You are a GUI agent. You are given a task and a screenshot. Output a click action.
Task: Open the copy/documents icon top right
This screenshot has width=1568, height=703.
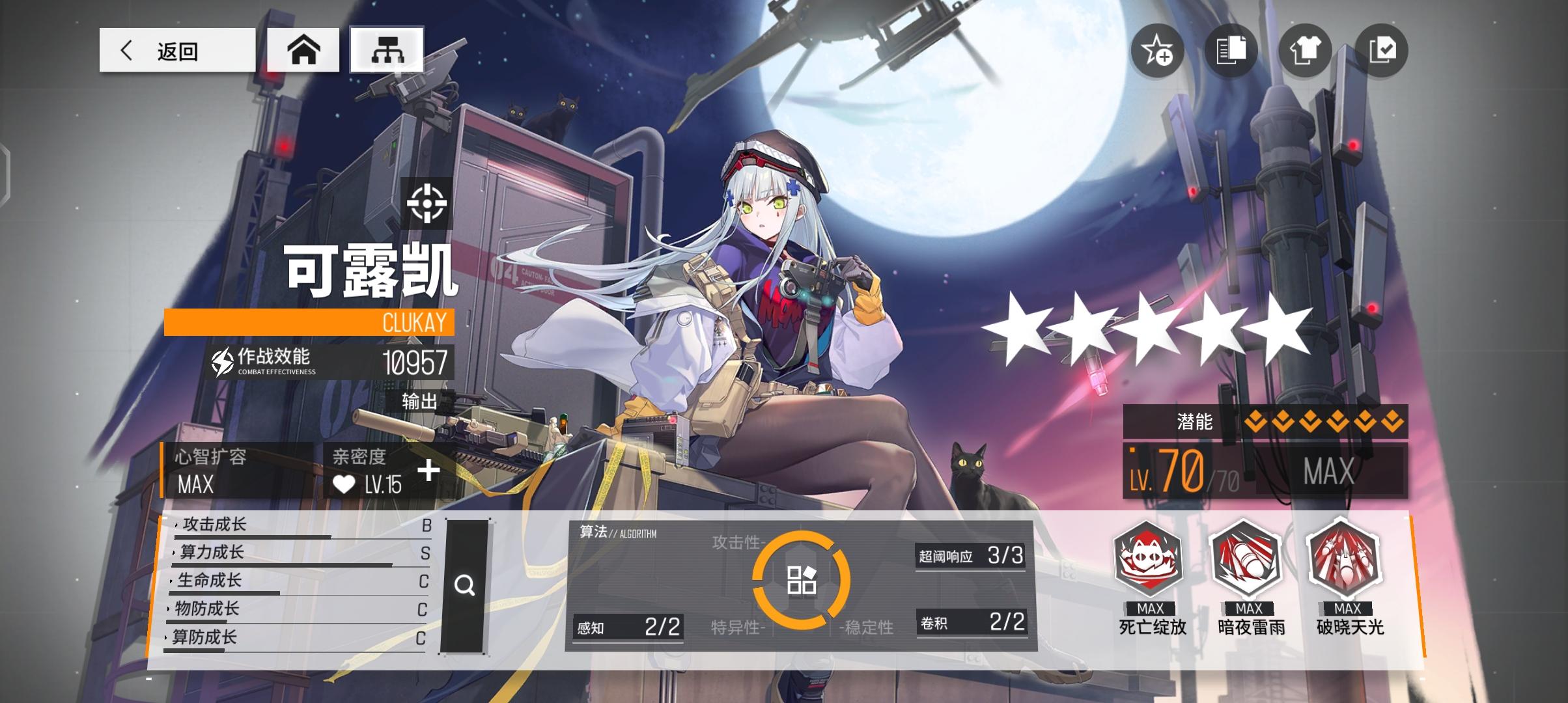pos(1231,51)
